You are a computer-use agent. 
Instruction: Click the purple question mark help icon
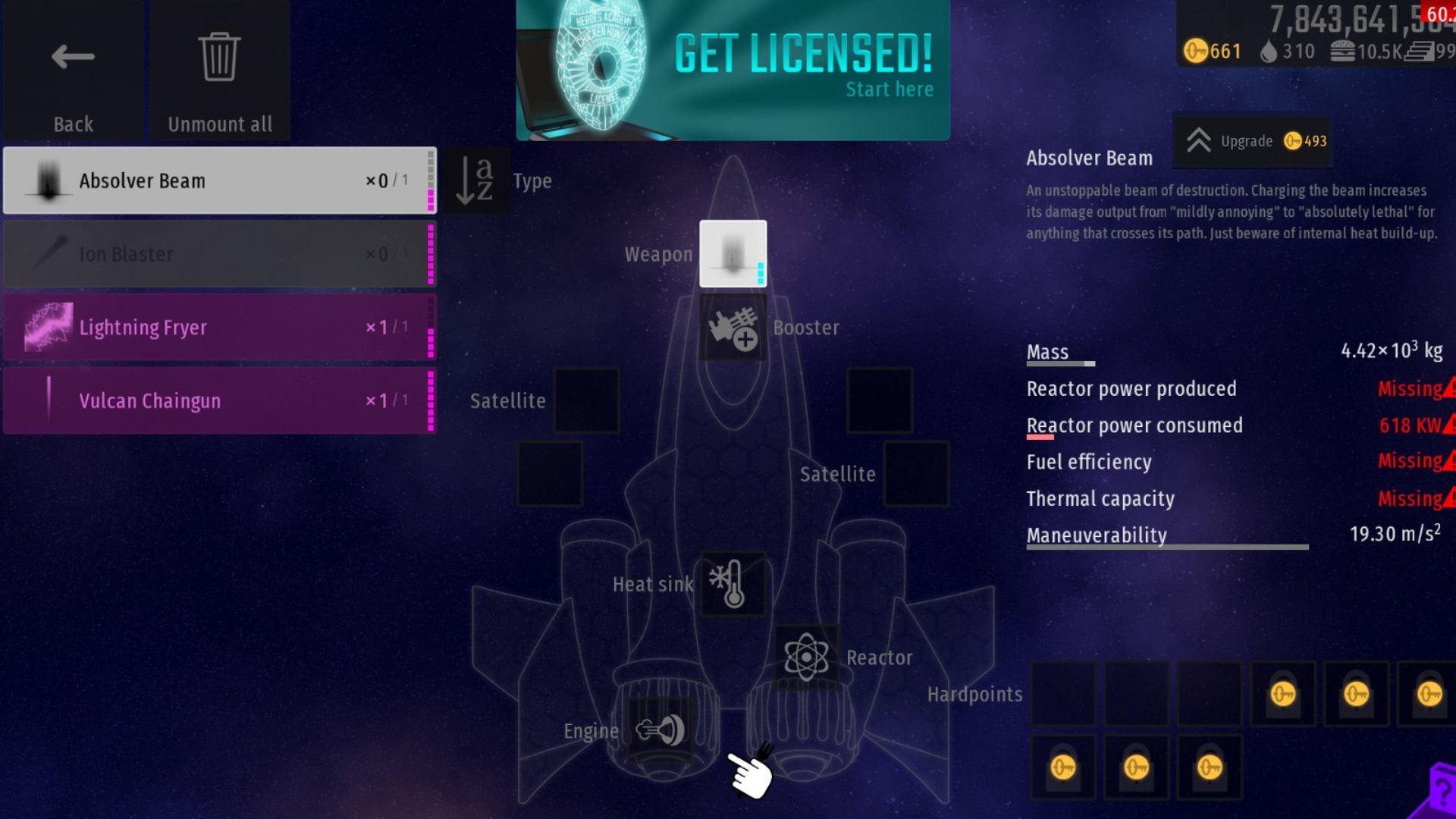click(x=1438, y=793)
